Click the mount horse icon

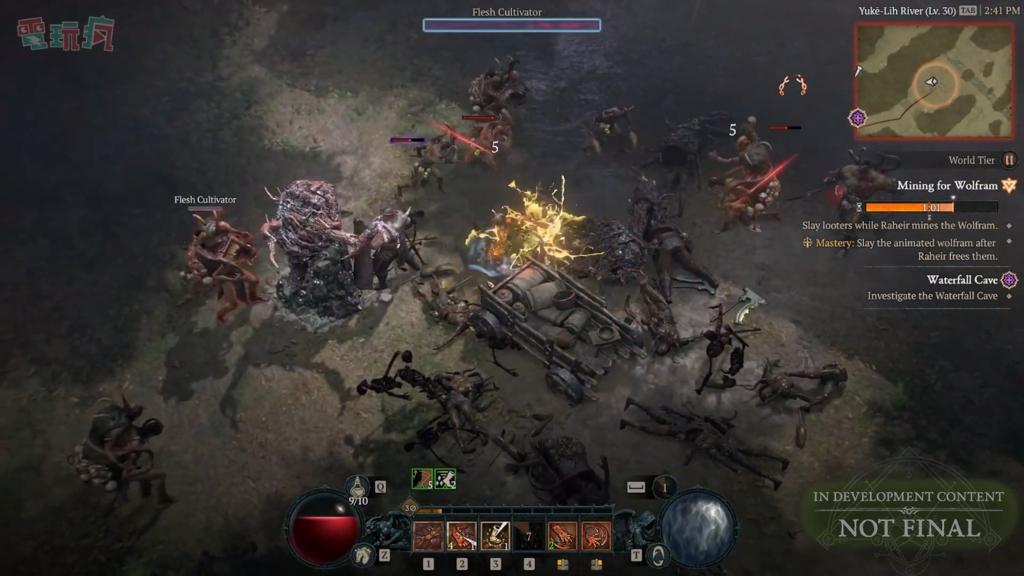pos(363,553)
